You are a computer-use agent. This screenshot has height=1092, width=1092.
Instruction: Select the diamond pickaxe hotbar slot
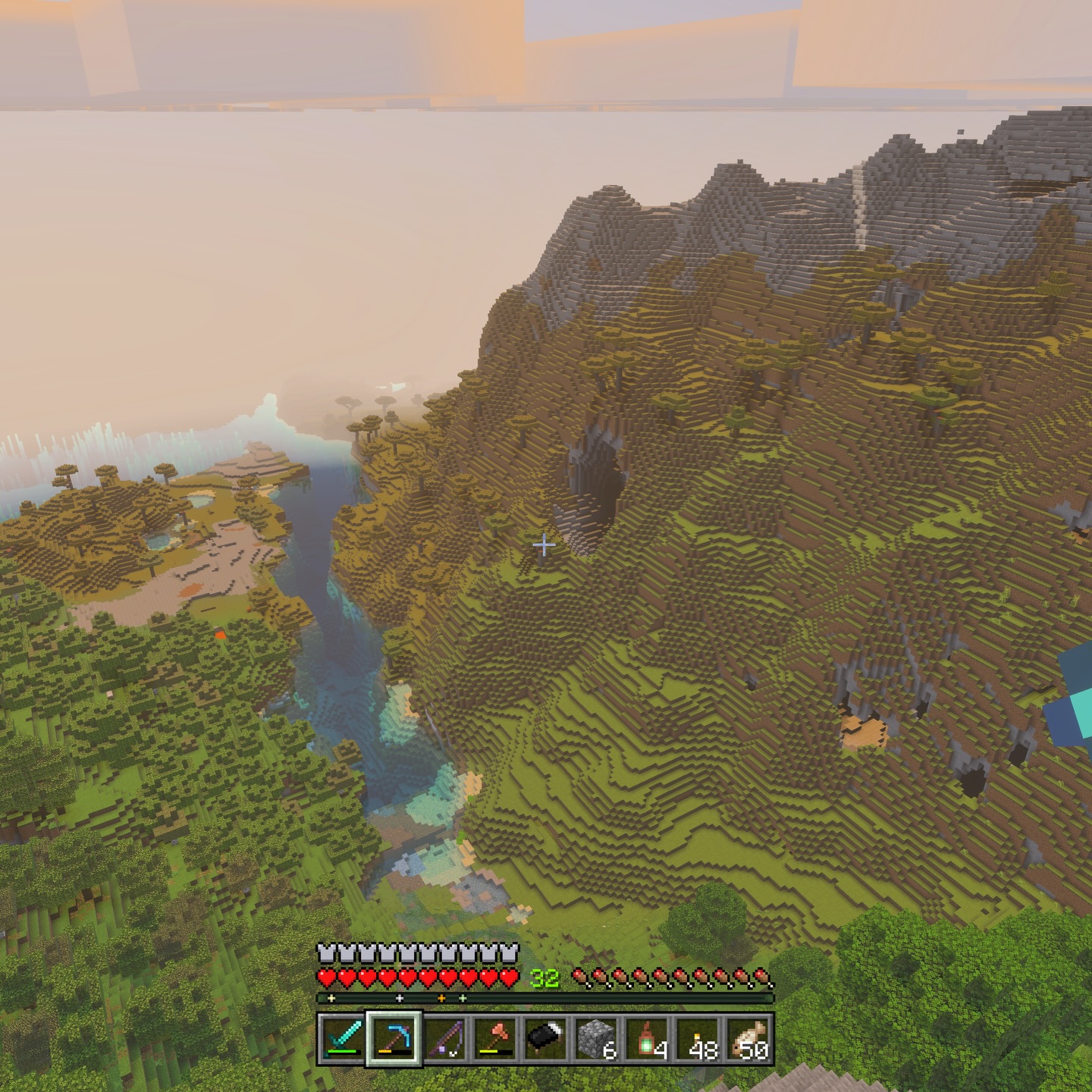click(394, 1039)
